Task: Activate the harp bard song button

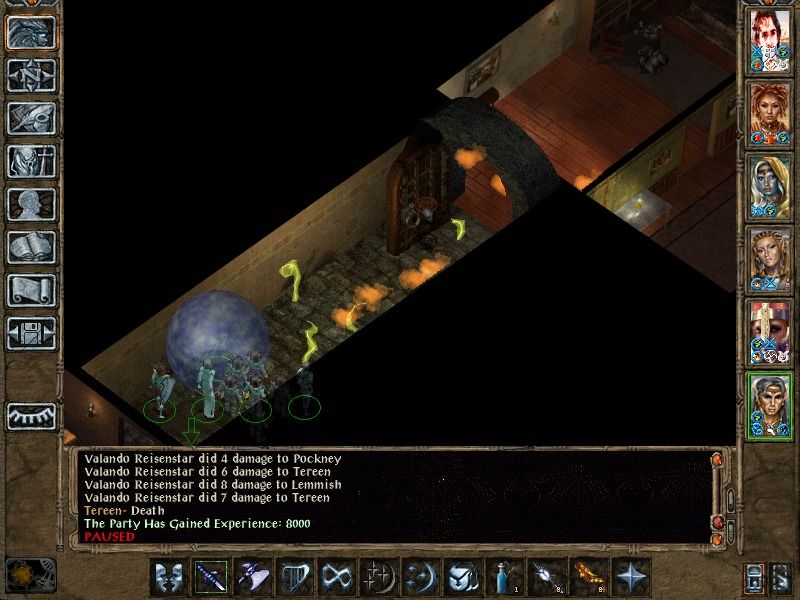Action: click(295, 578)
